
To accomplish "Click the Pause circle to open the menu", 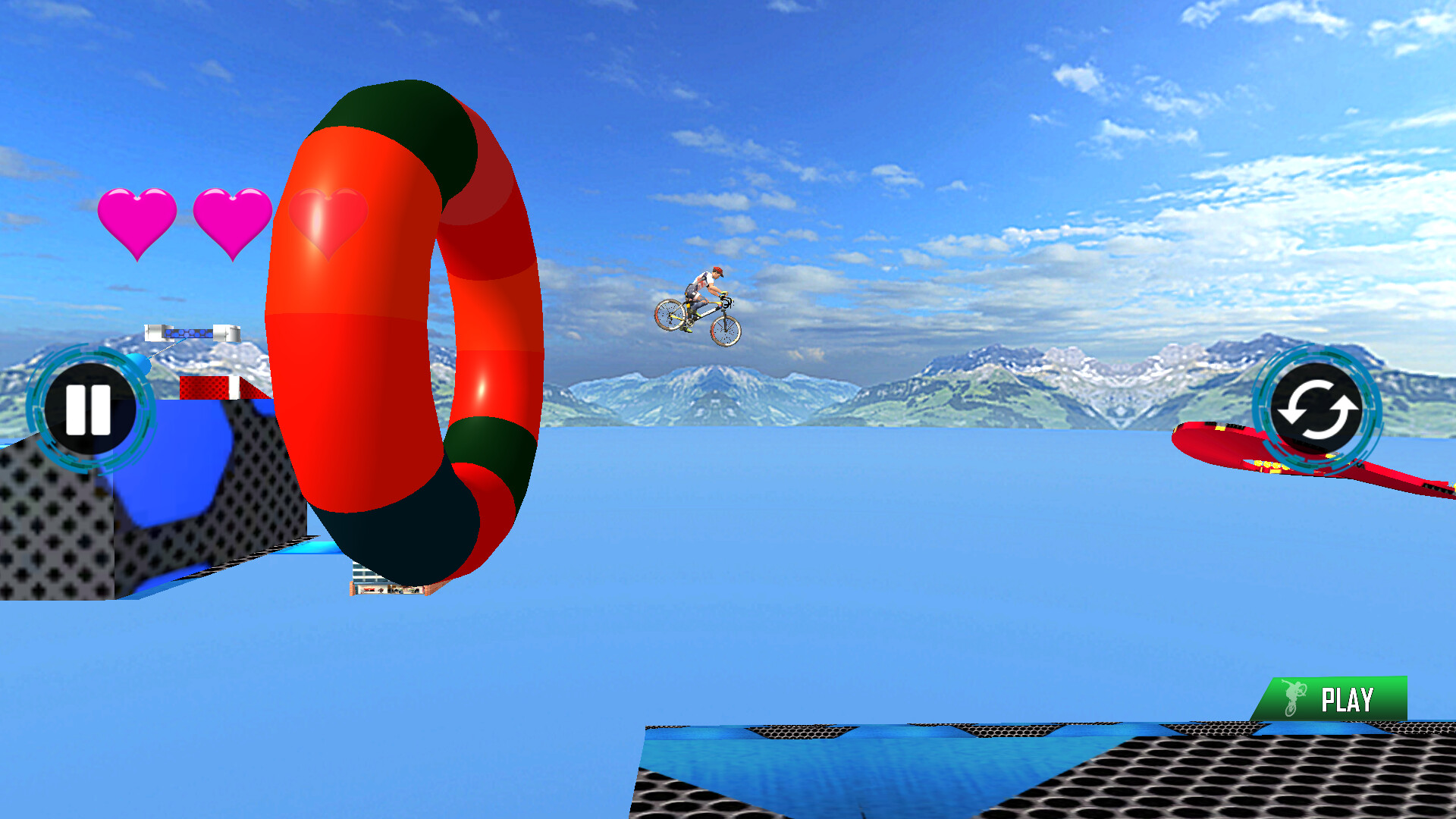I will tap(91, 408).
